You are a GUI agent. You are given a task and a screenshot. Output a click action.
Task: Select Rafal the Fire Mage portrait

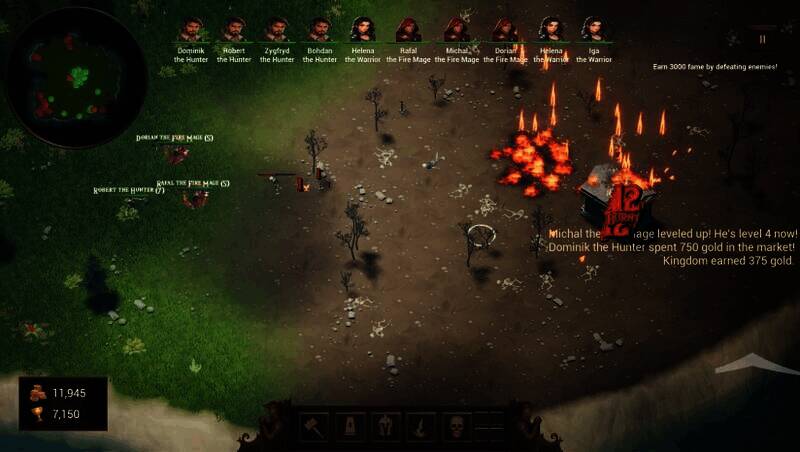[409, 30]
